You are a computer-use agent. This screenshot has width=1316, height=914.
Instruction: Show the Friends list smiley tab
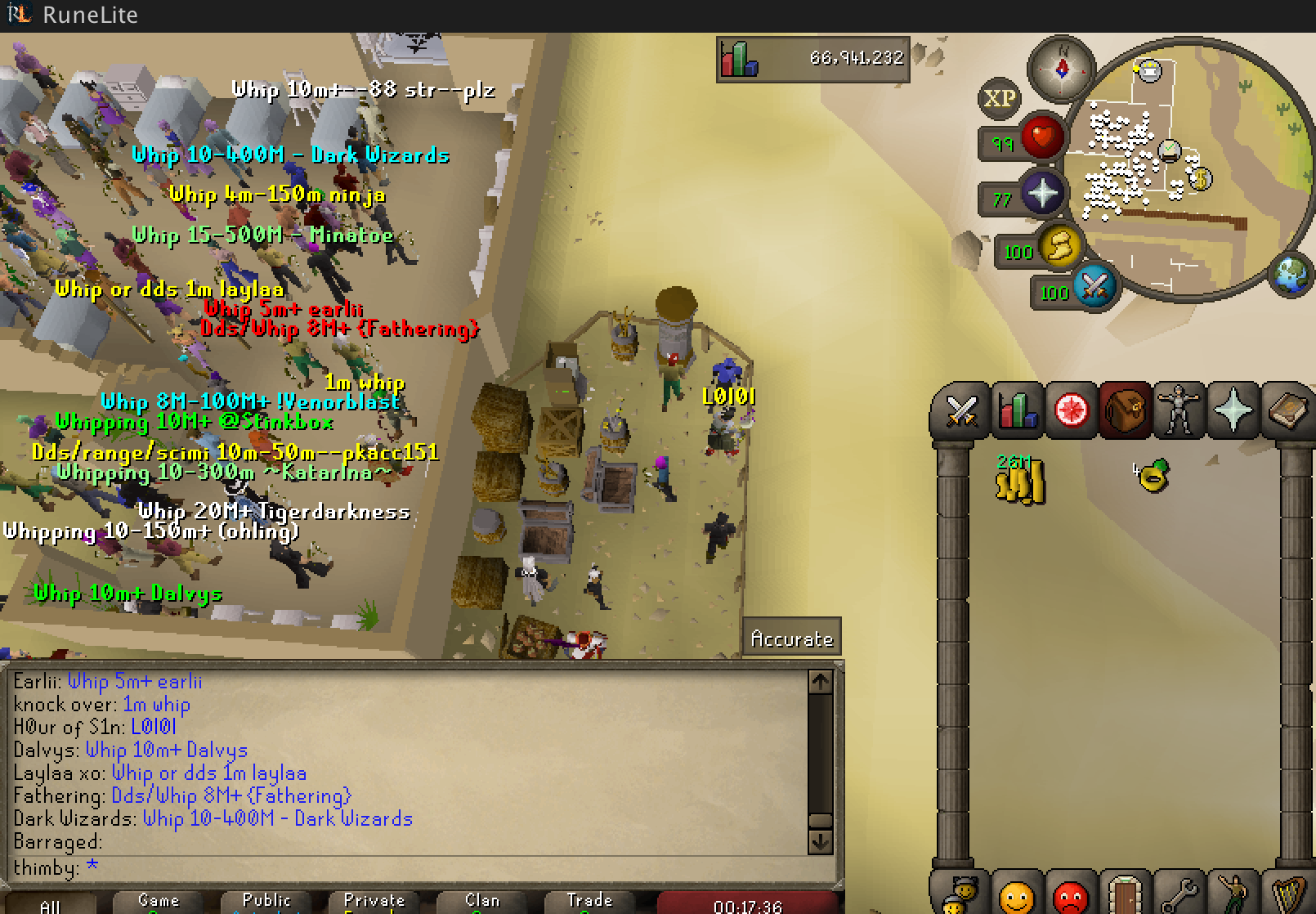[1017, 898]
